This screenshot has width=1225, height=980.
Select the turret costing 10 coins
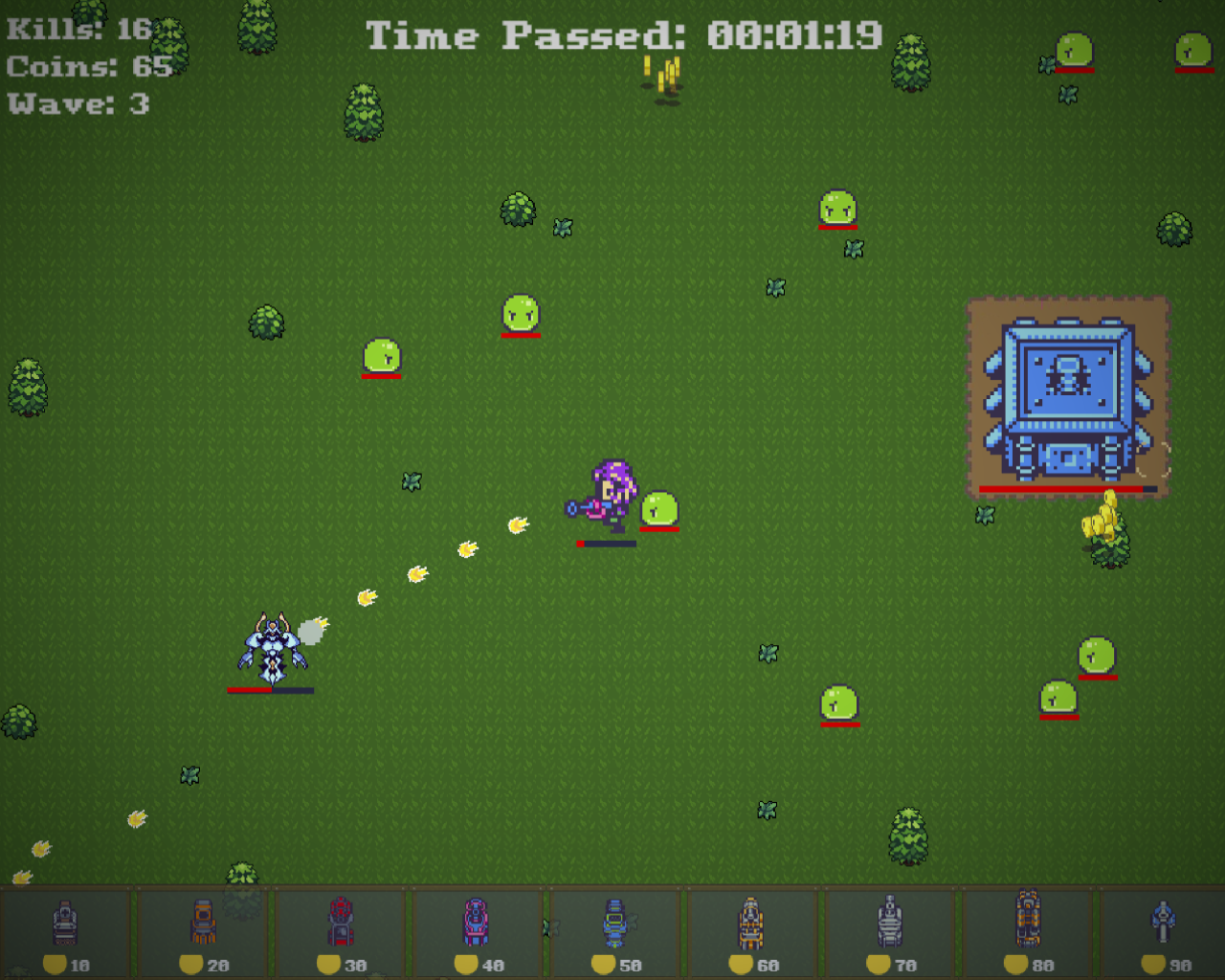coord(65,932)
